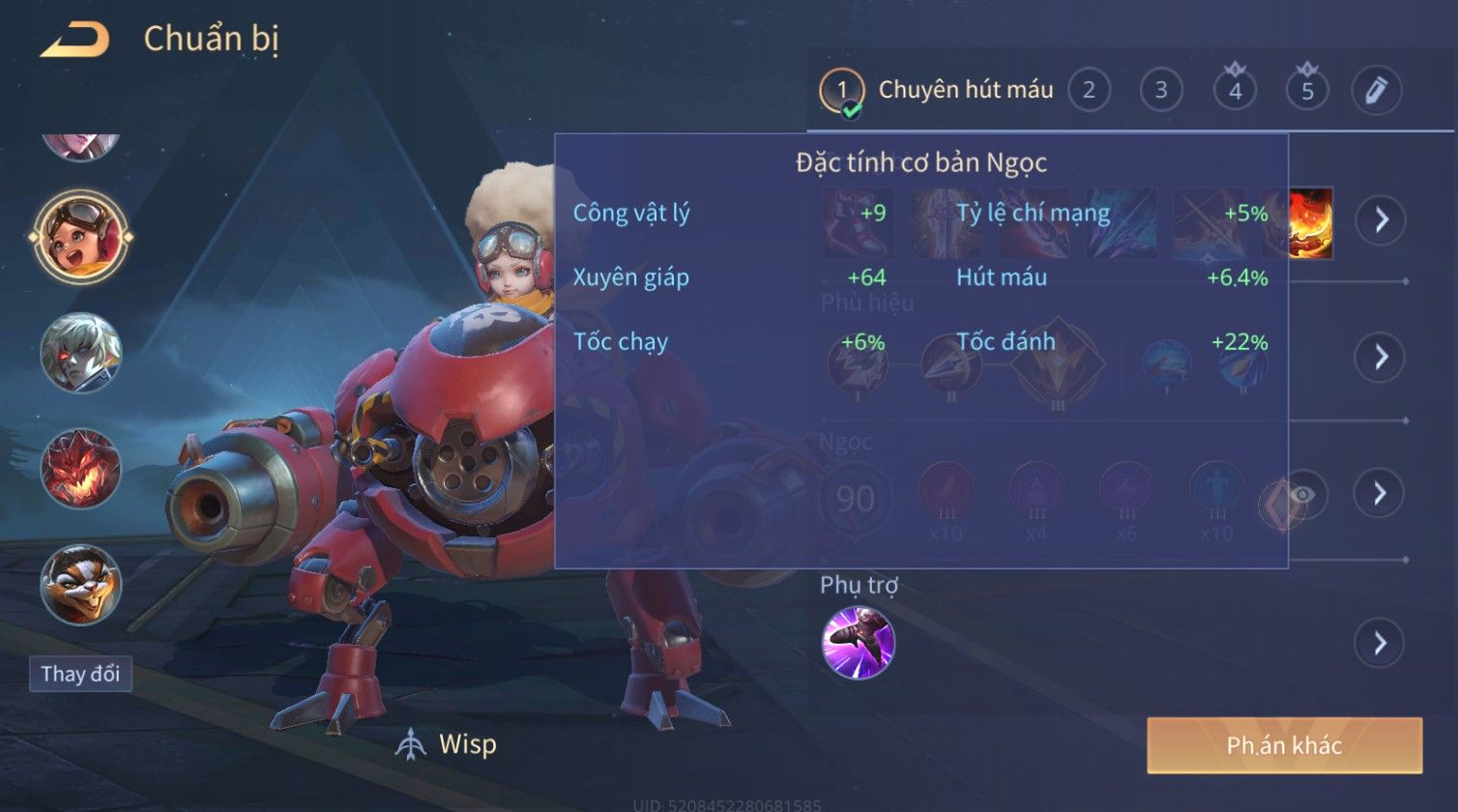Toggle the rune stats eye icon

pyautogui.click(x=1302, y=495)
